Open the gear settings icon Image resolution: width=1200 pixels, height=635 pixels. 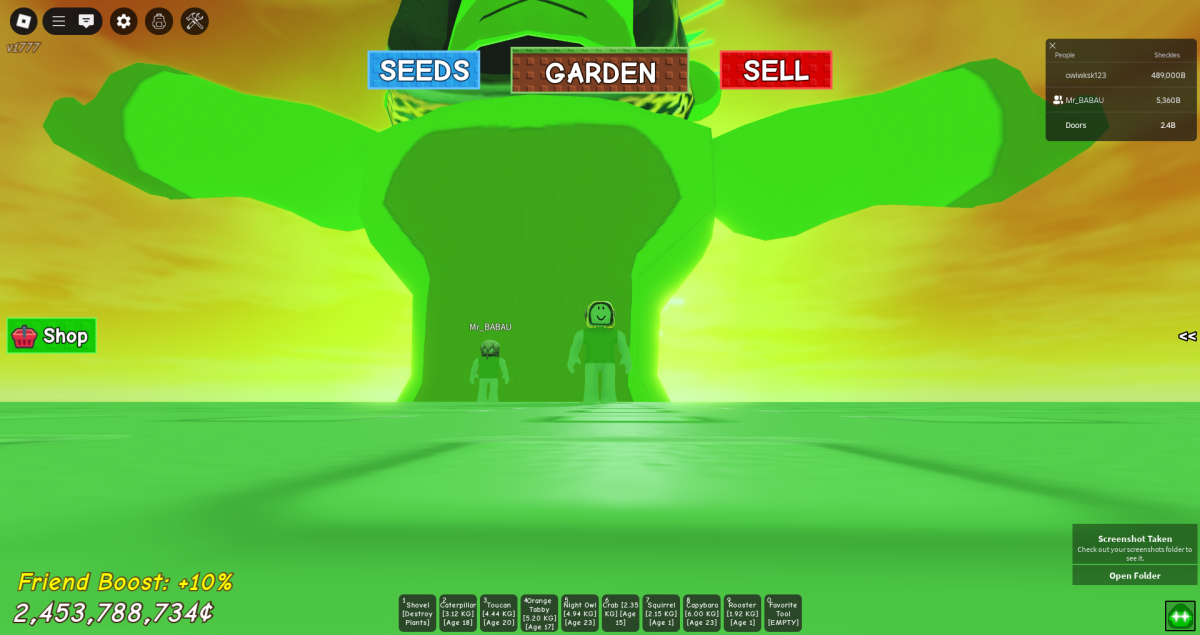124,21
